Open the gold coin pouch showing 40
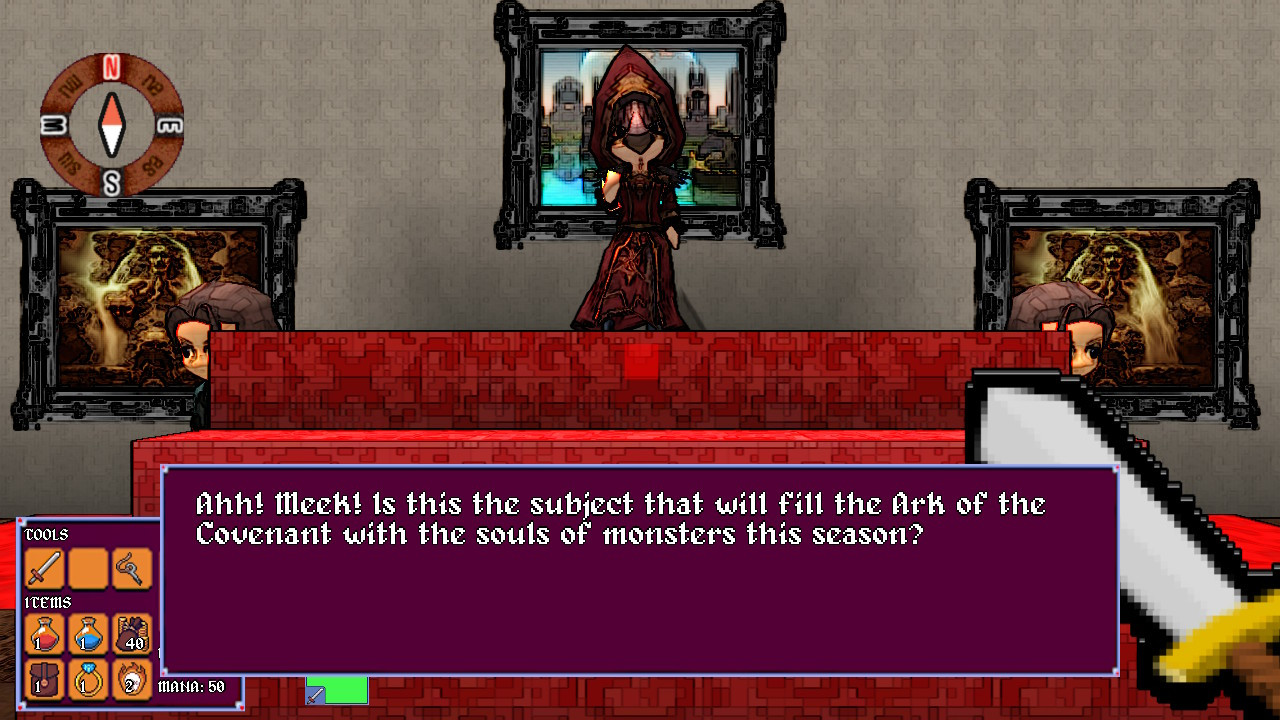 [131, 633]
